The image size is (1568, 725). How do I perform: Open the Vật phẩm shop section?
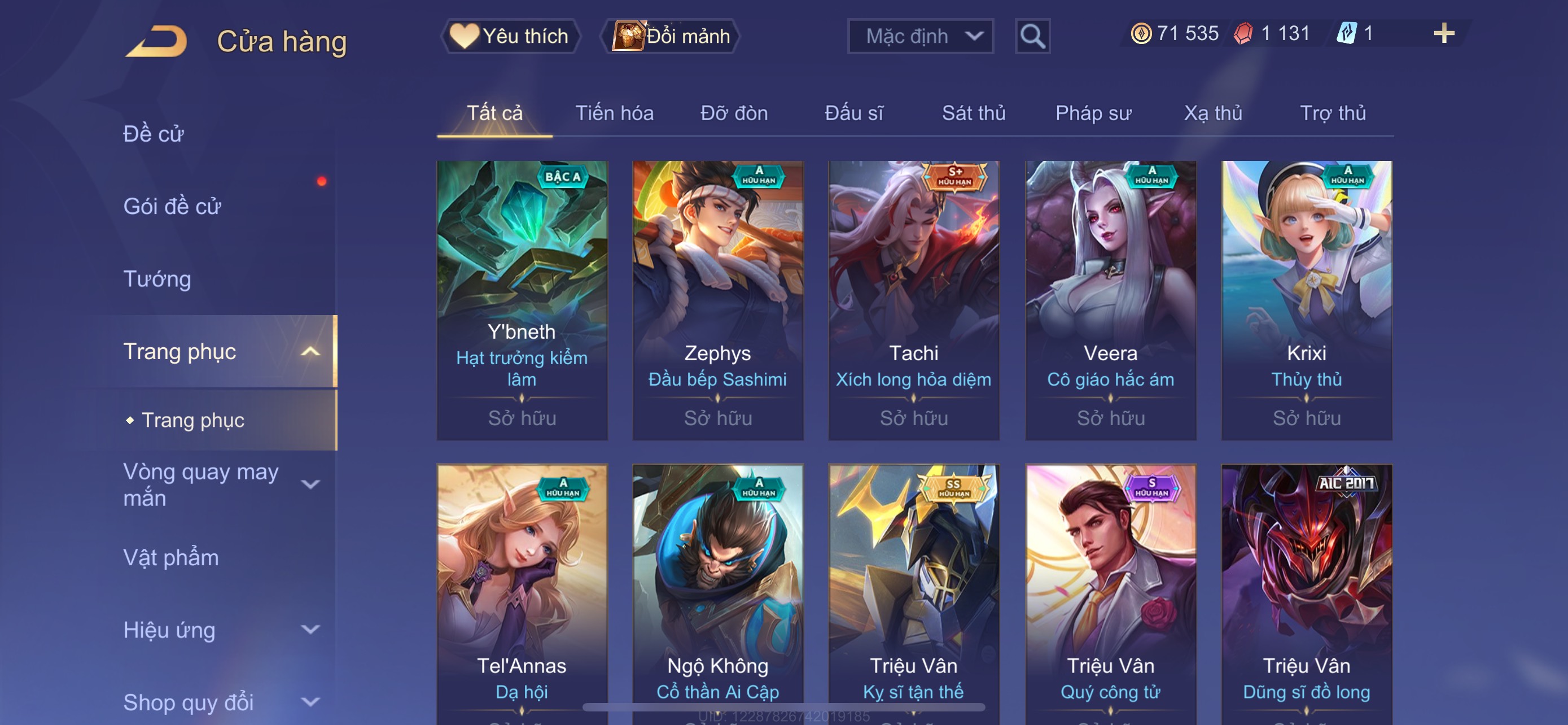(170, 557)
